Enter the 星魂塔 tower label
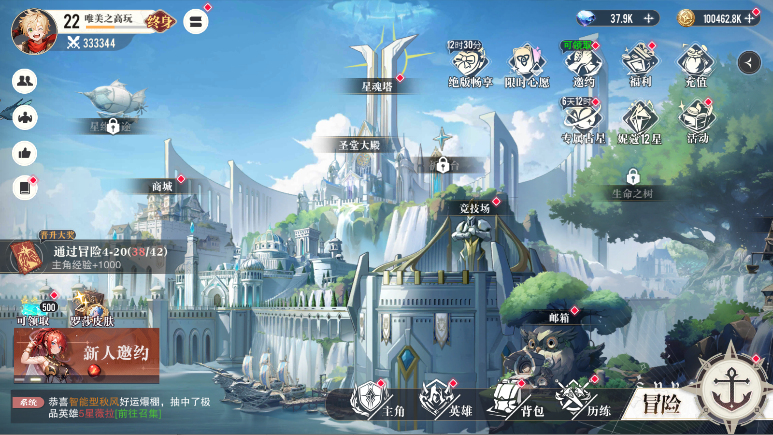 click(379, 86)
